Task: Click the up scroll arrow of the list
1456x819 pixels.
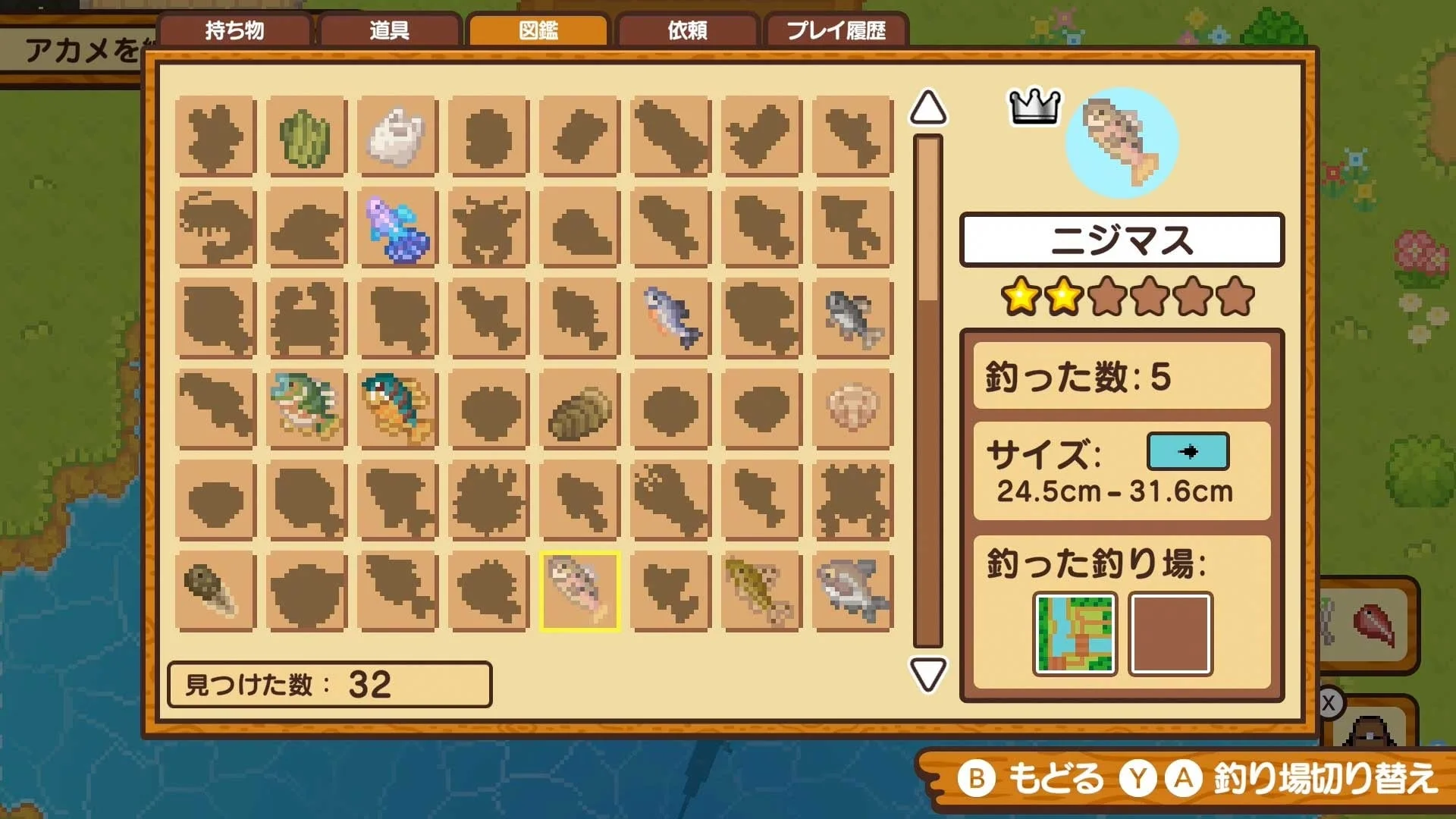Action: pyautogui.click(x=927, y=108)
